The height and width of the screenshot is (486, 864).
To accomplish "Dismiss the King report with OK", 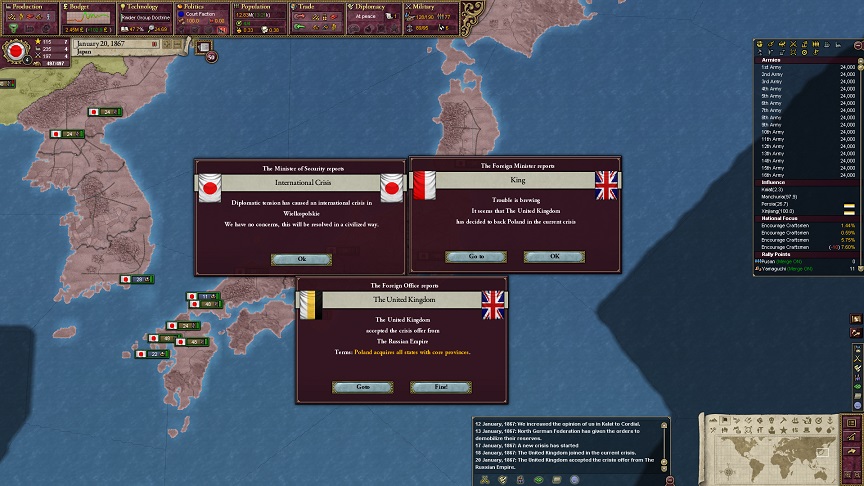I will coord(555,257).
